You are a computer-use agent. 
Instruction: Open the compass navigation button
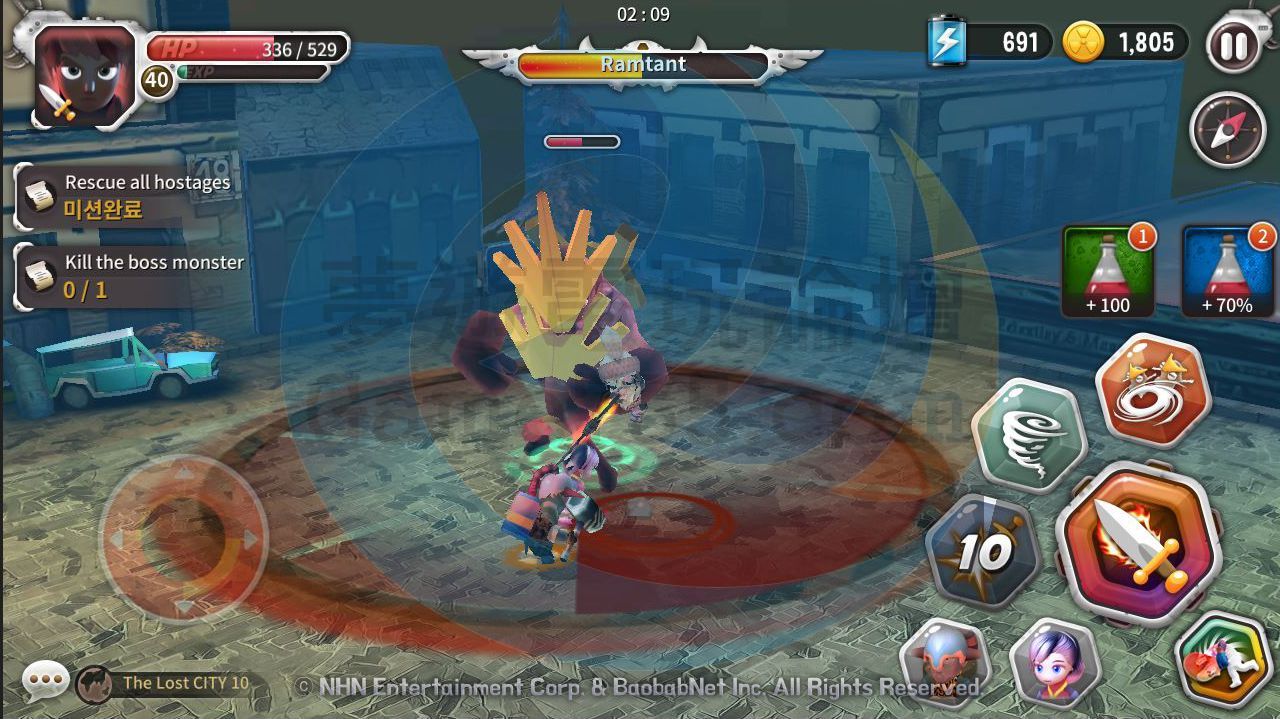(1227, 130)
